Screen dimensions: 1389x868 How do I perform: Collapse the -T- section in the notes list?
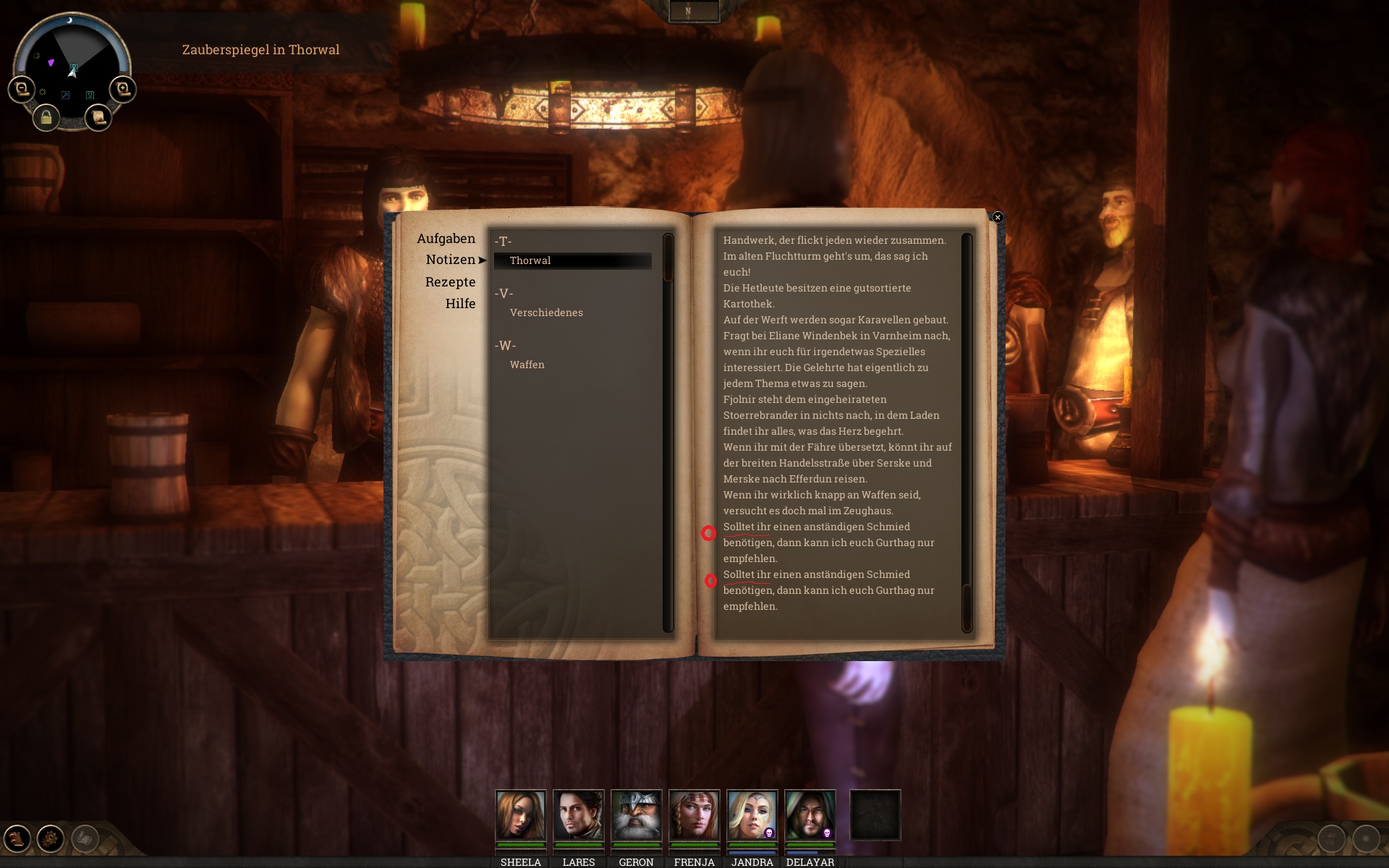tap(504, 239)
